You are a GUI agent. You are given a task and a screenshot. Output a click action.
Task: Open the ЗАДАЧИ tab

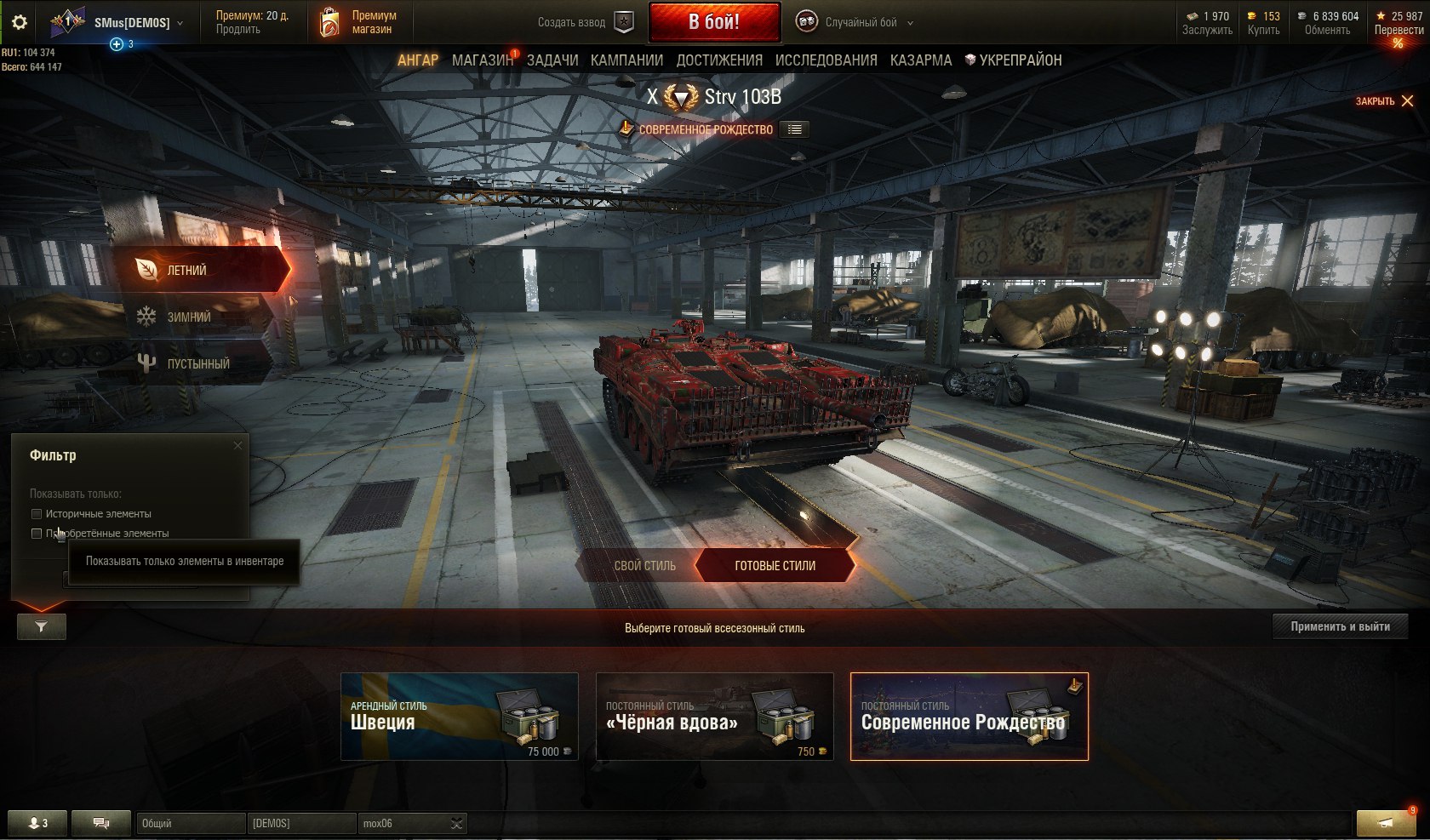click(x=552, y=60)
